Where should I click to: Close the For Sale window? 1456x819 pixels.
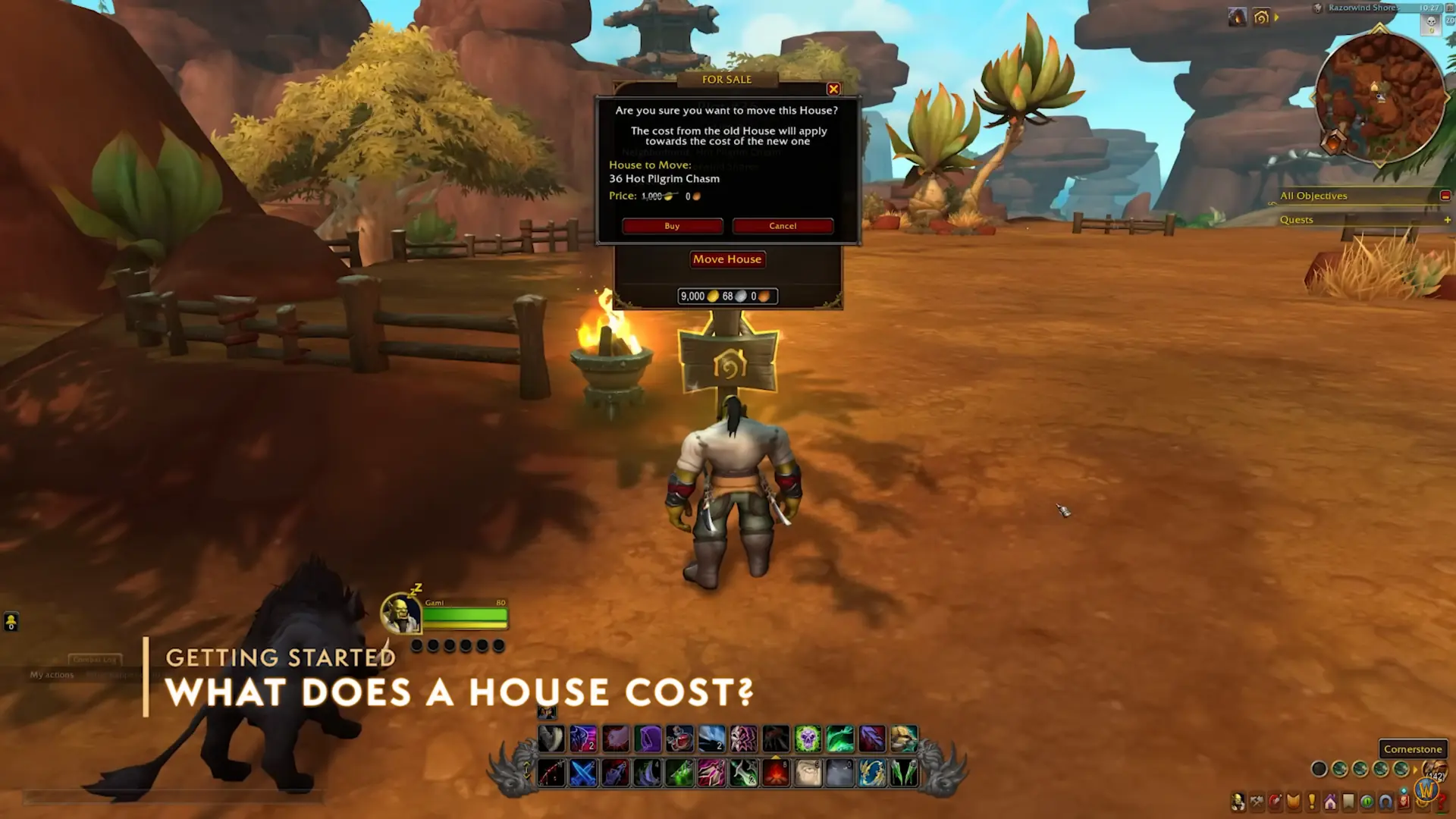click(833, 89)
